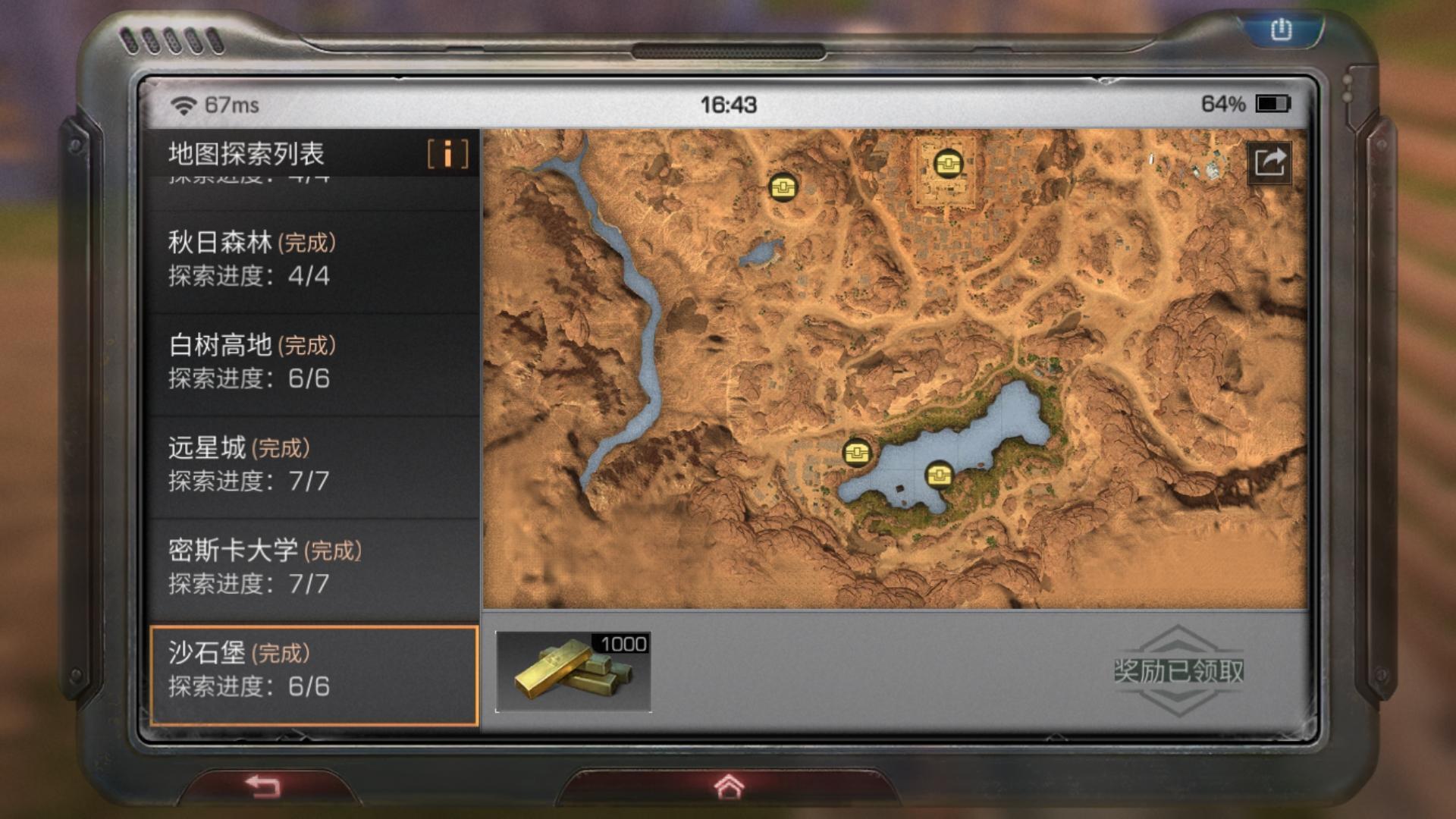The height and width of the screenshot is (819, 1456).
Task: Select the 秋日森林 exploration entry
Action: pyautogui.click(x=313, y=259)
